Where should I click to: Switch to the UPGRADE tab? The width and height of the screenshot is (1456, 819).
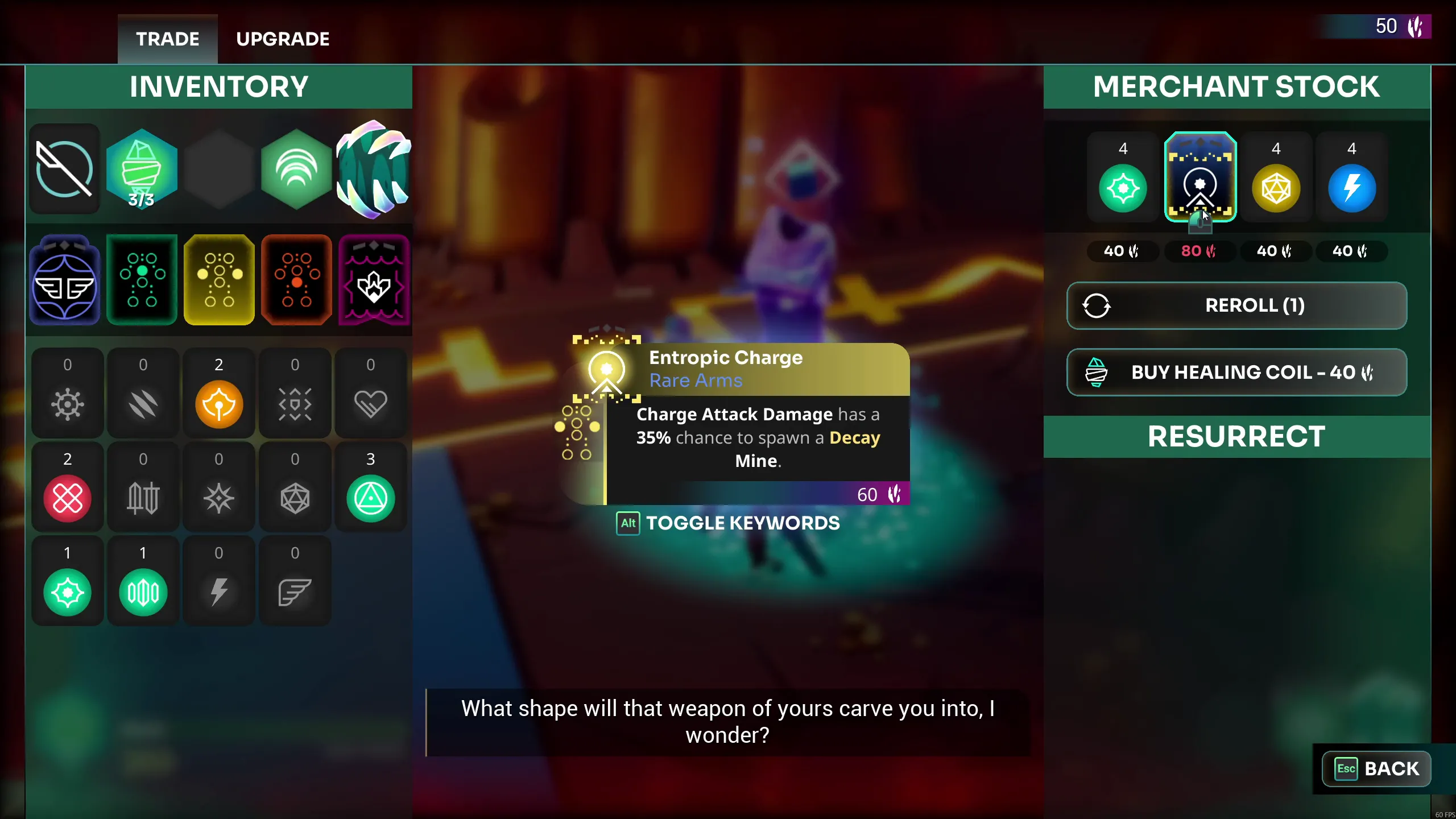click(x=283, y=39)
